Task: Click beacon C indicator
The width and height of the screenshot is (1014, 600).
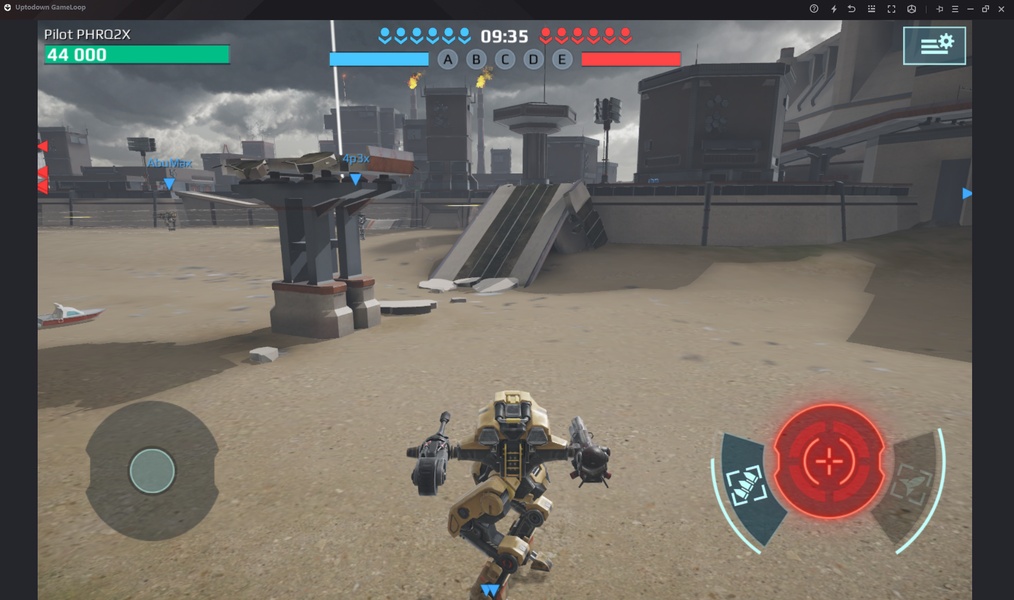Action: [x=505, y=60]
